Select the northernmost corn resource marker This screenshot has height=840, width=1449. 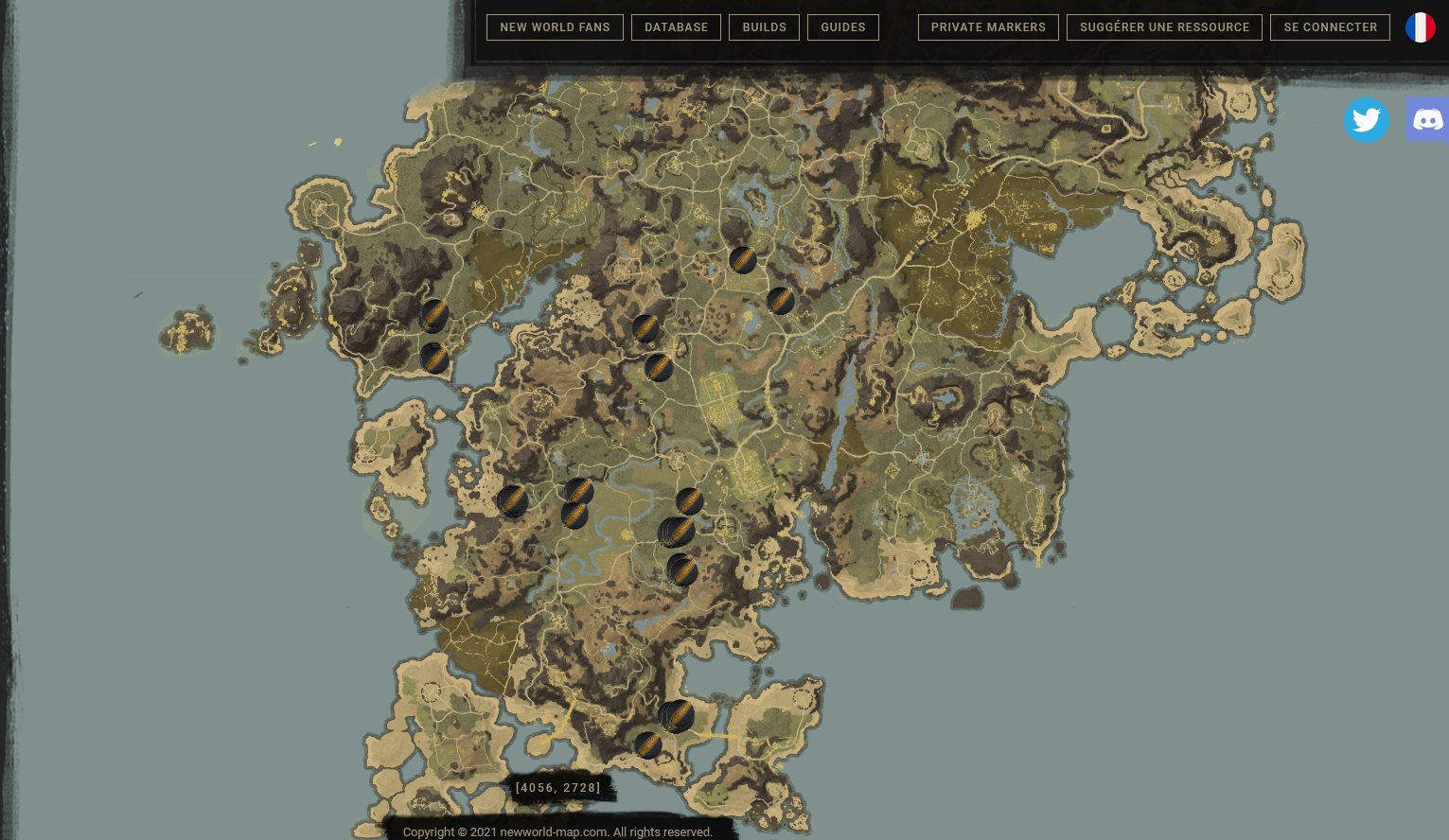(743, 261)
